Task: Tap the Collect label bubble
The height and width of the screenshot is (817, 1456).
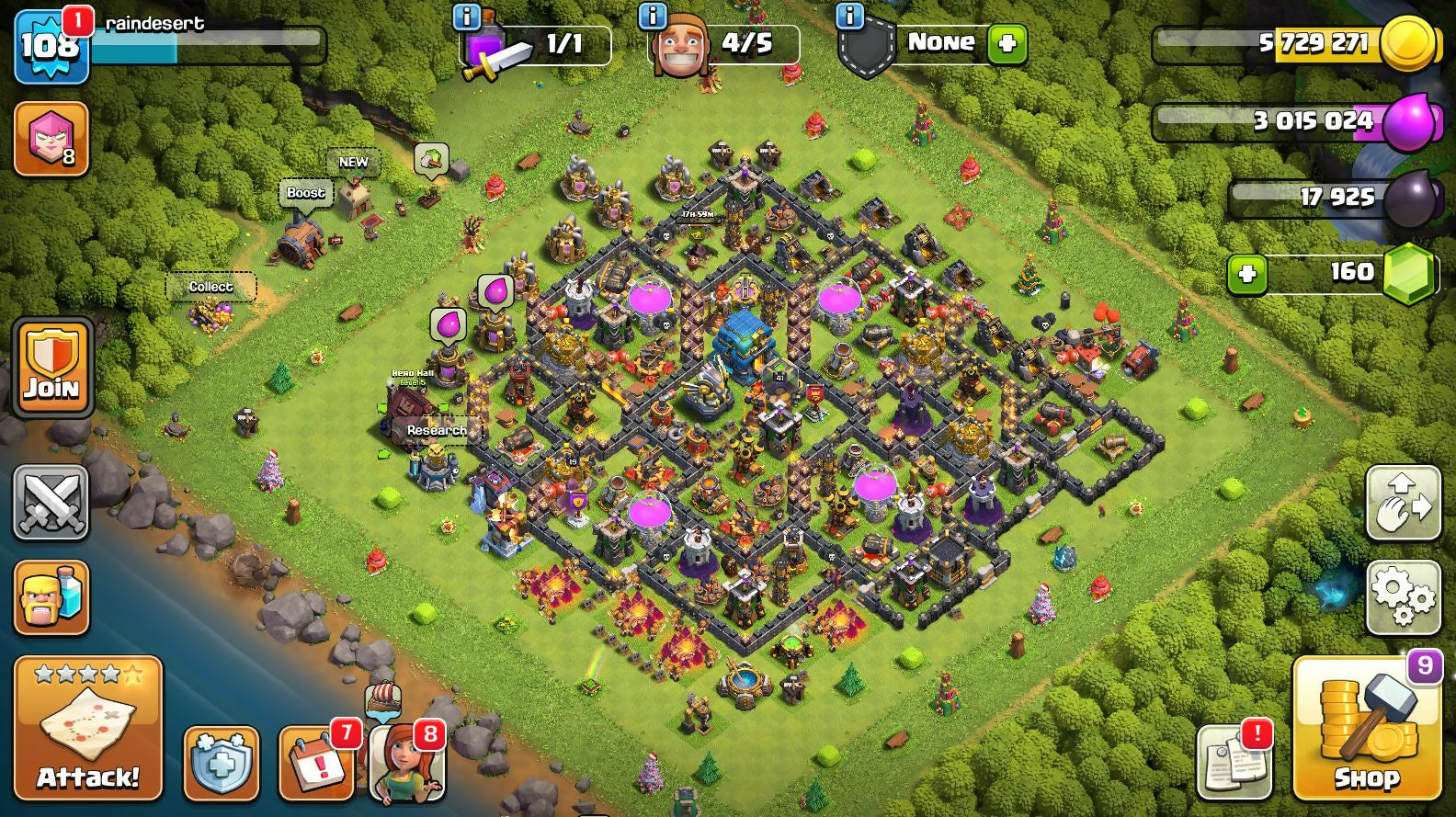Action: click(210, 287)
